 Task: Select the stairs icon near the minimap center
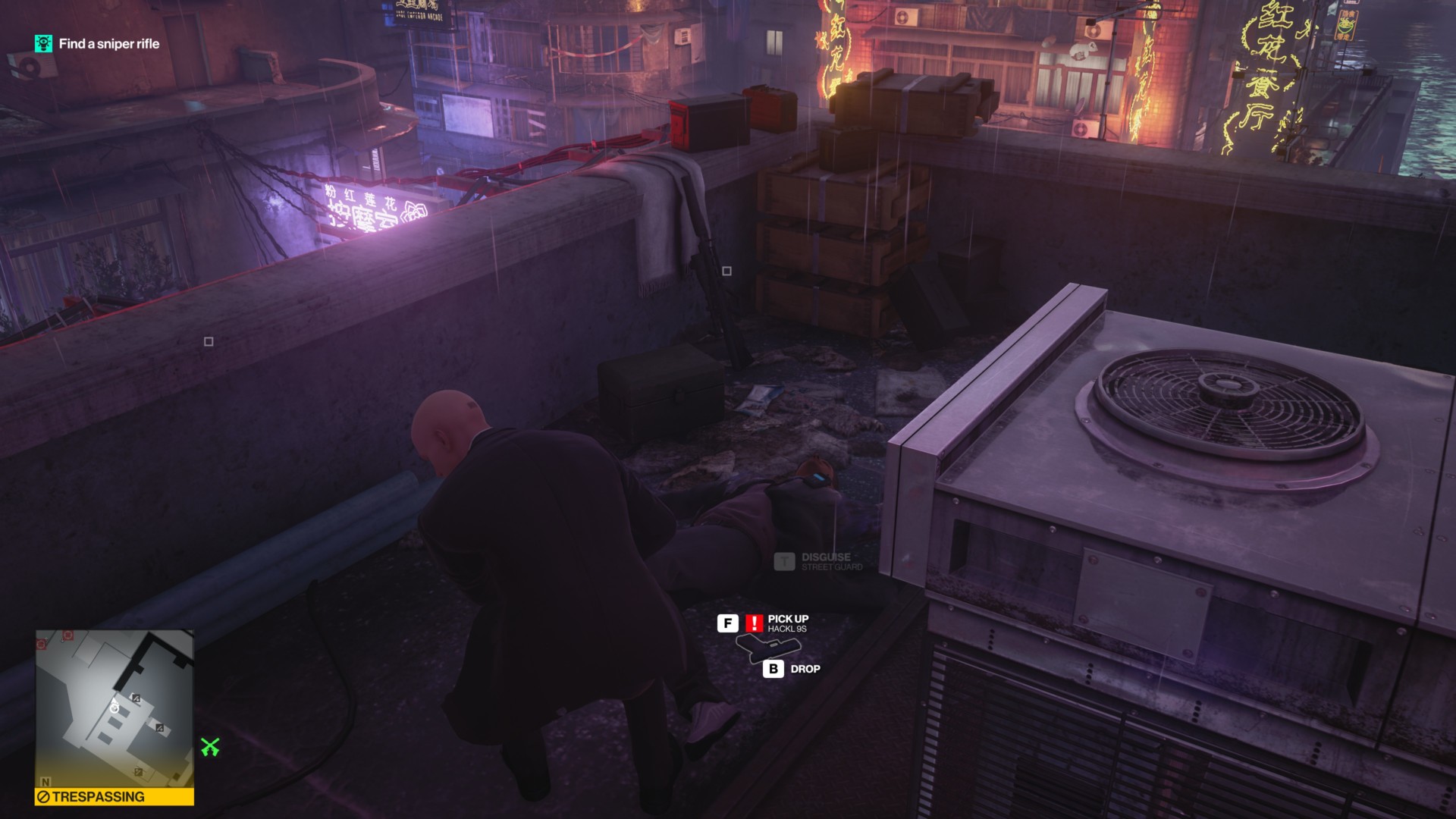[x=136, y=698]
